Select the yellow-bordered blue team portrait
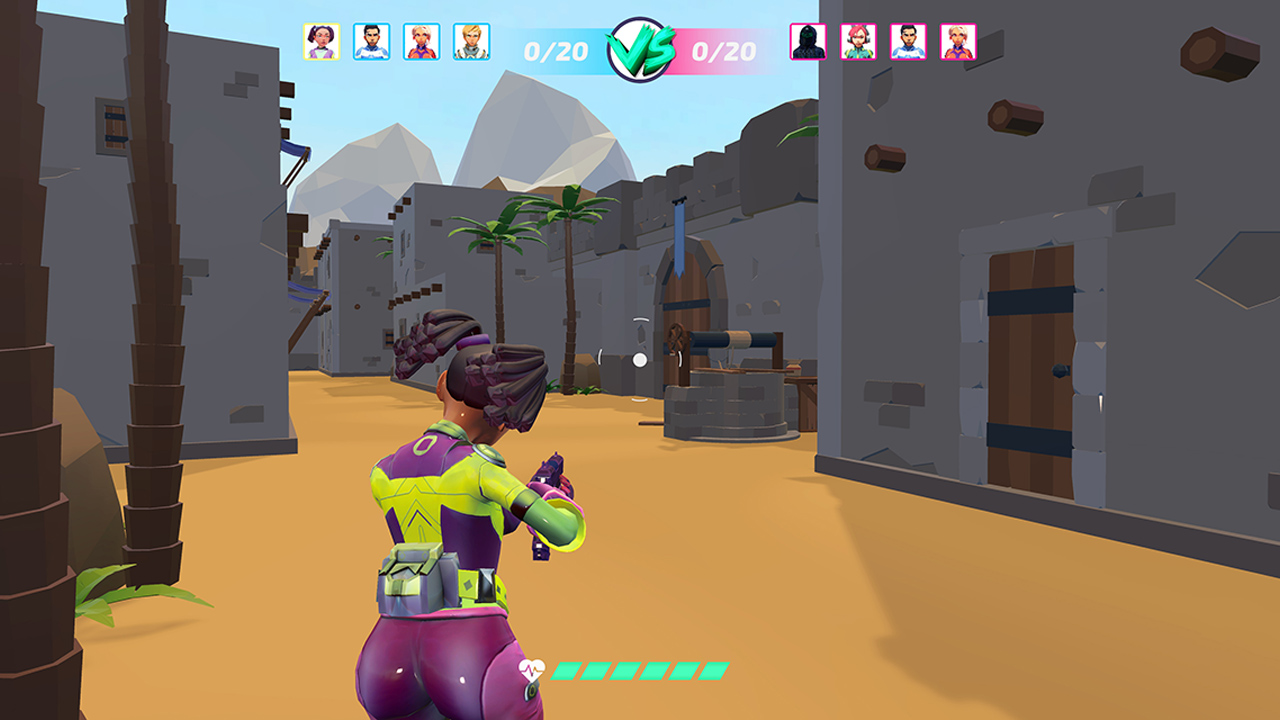Screen dimensions: 1280x720 click(321, 42)
